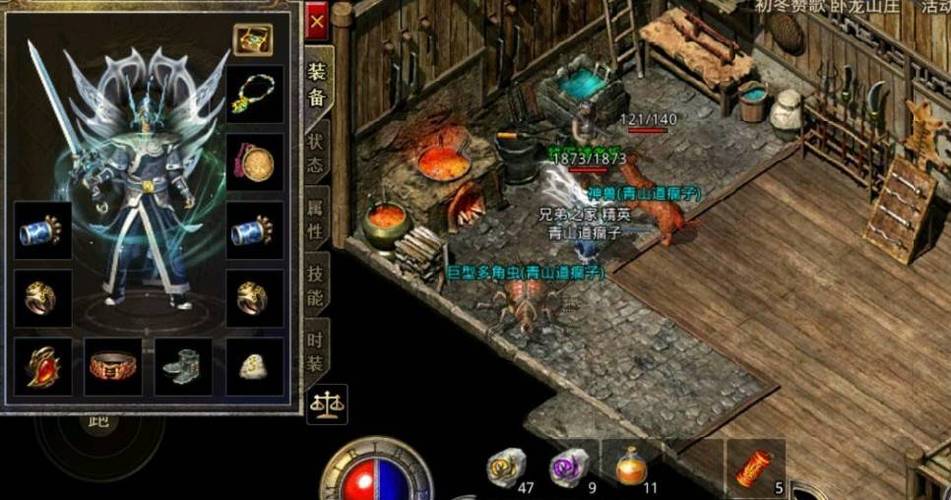Choose the right blue bracelet slot
Viewport: 951px width, 500px height.
[254, 231]
